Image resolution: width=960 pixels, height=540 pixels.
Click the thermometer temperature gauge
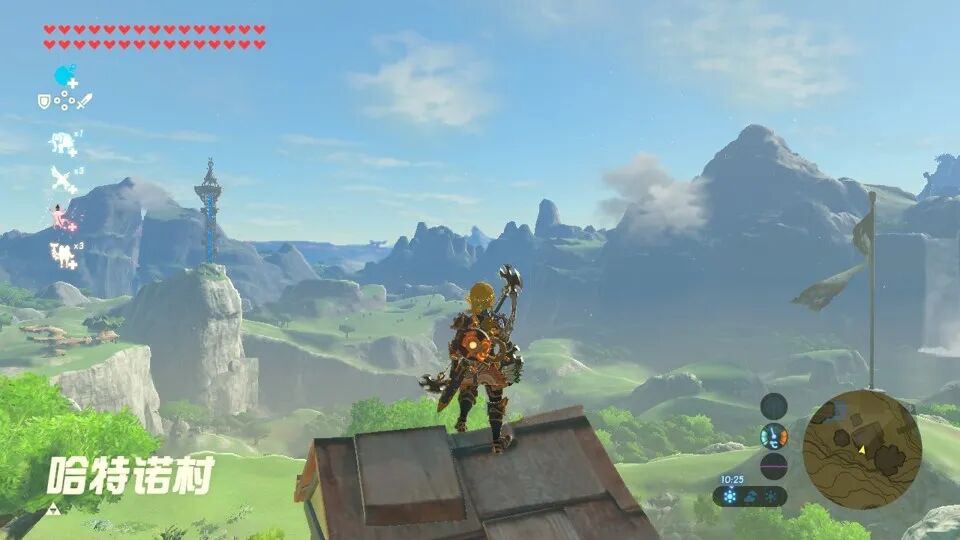coord(774,436)
